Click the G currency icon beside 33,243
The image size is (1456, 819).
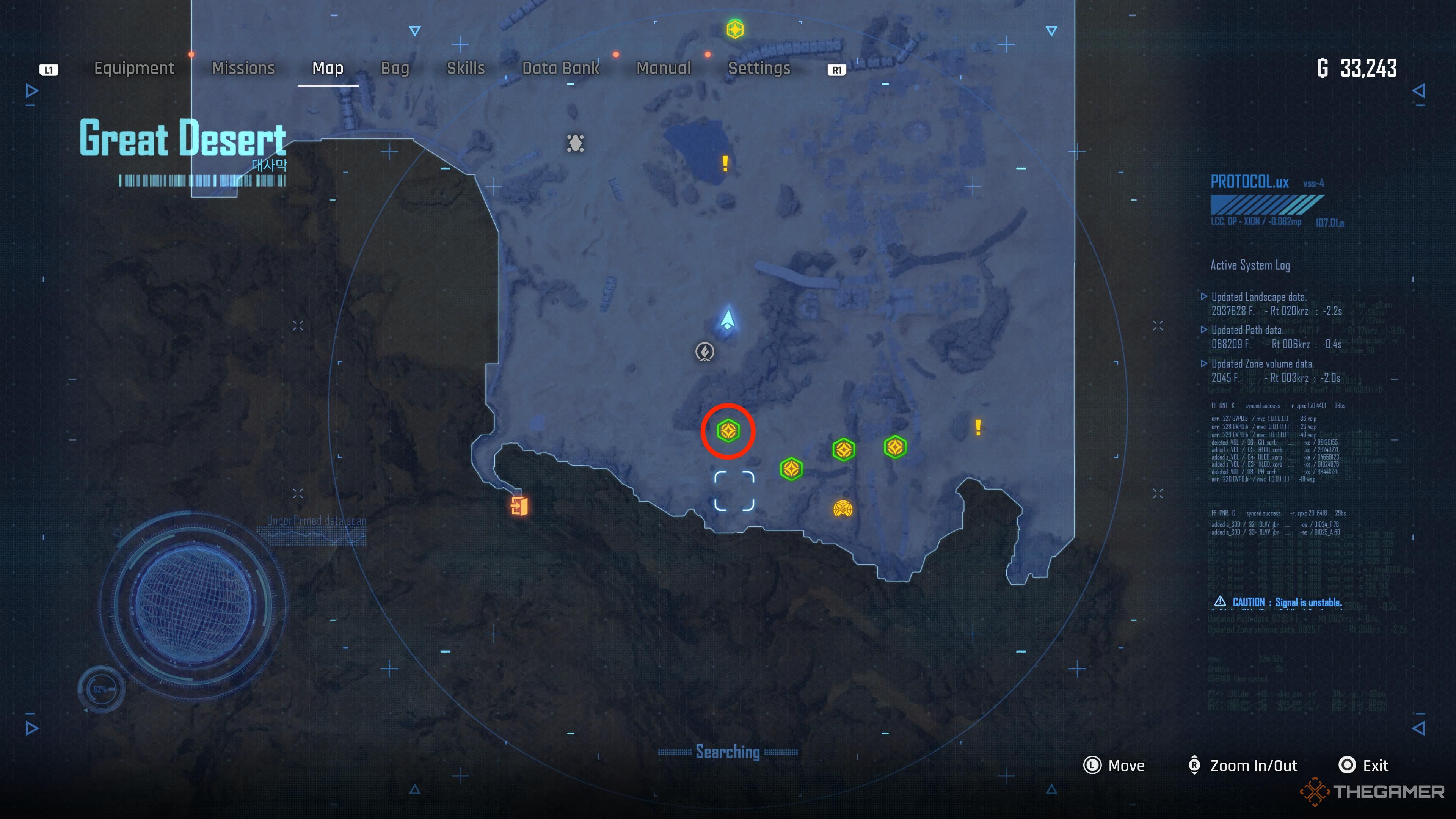click(x=1323, y=69)
